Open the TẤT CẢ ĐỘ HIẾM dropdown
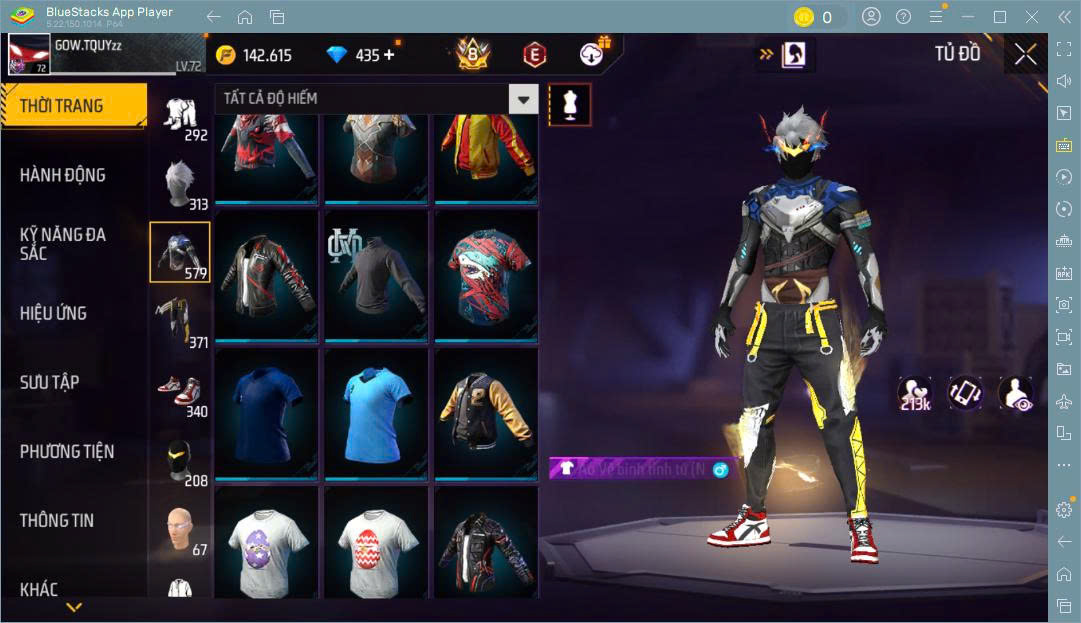The width and height of the screenshot is (1081, 623). pyautogui.click(x=523, y=98)
